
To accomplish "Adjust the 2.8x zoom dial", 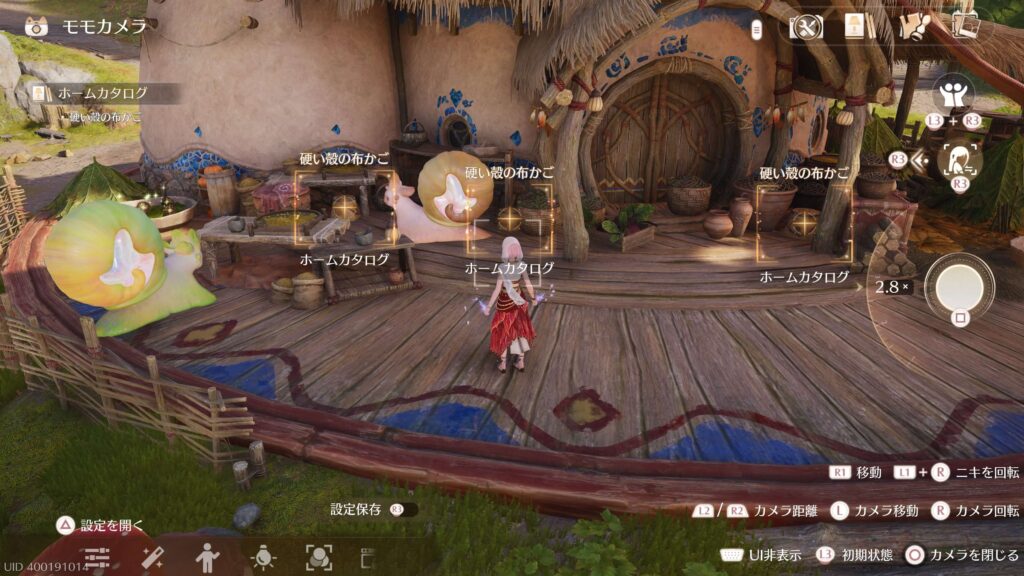I will [x=891, y=287].
